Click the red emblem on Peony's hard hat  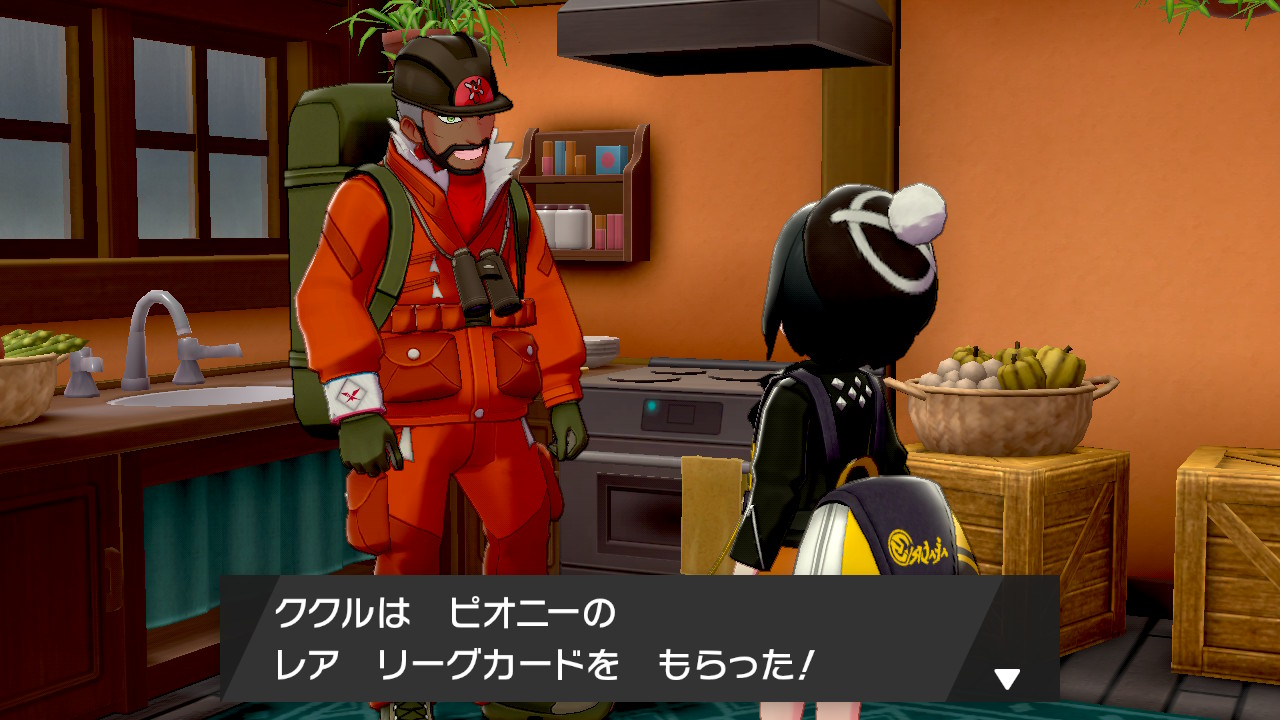point(474,89)
